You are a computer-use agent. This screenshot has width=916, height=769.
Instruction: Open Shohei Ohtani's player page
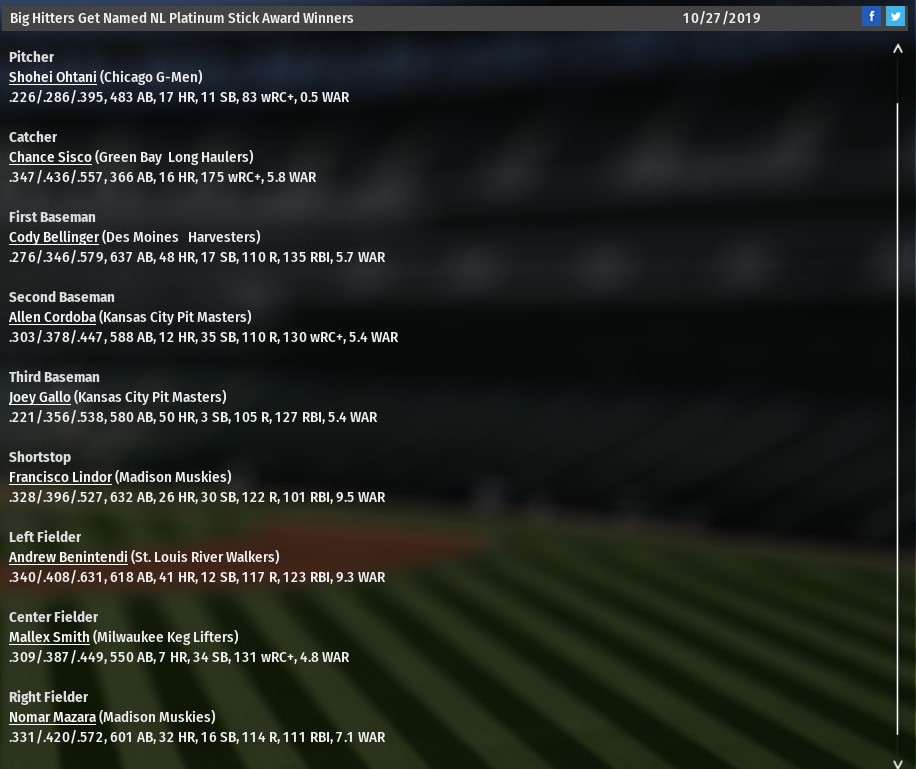[53, 77]
